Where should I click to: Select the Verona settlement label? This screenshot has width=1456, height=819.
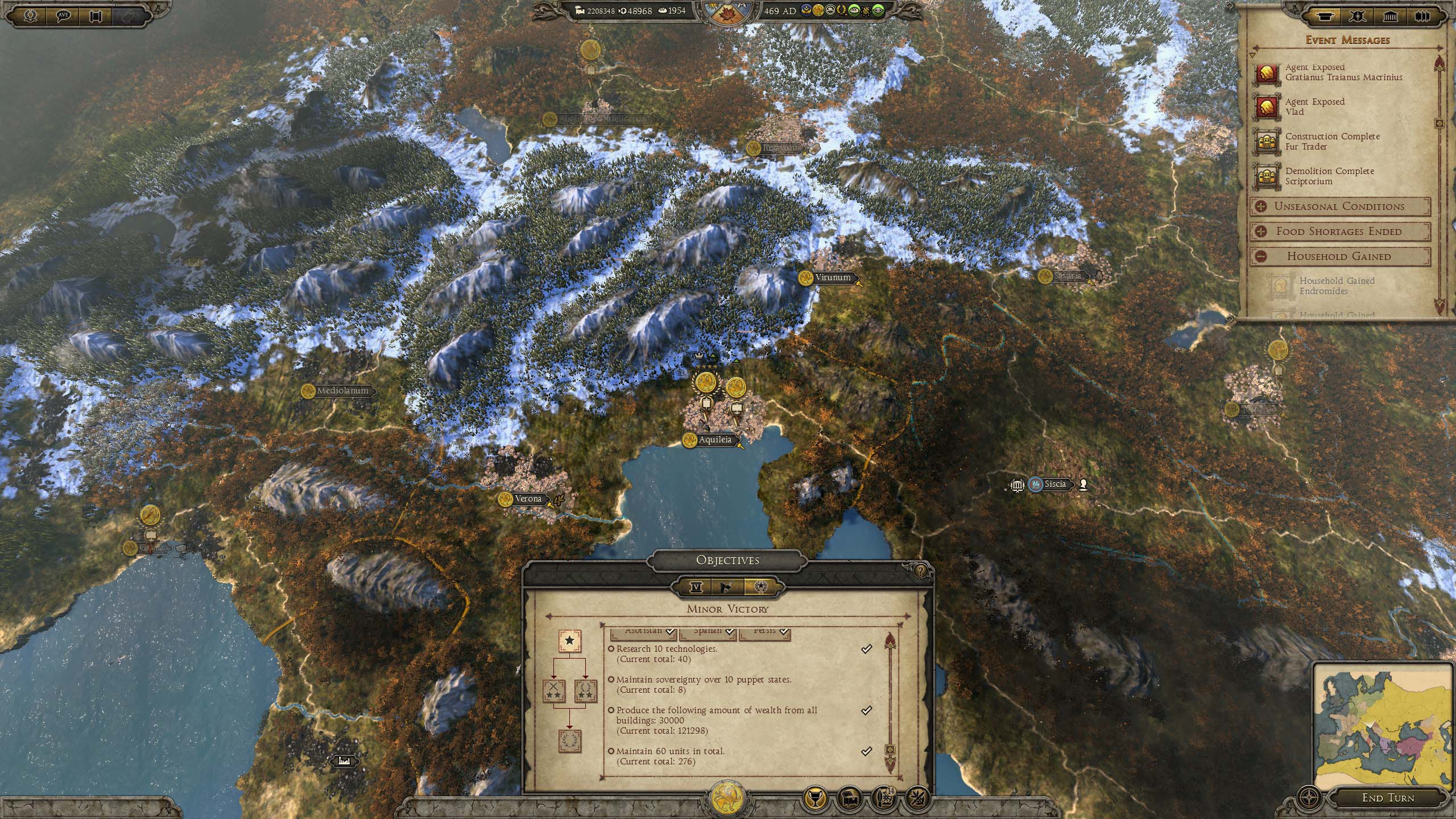click(x=528, y=499)
